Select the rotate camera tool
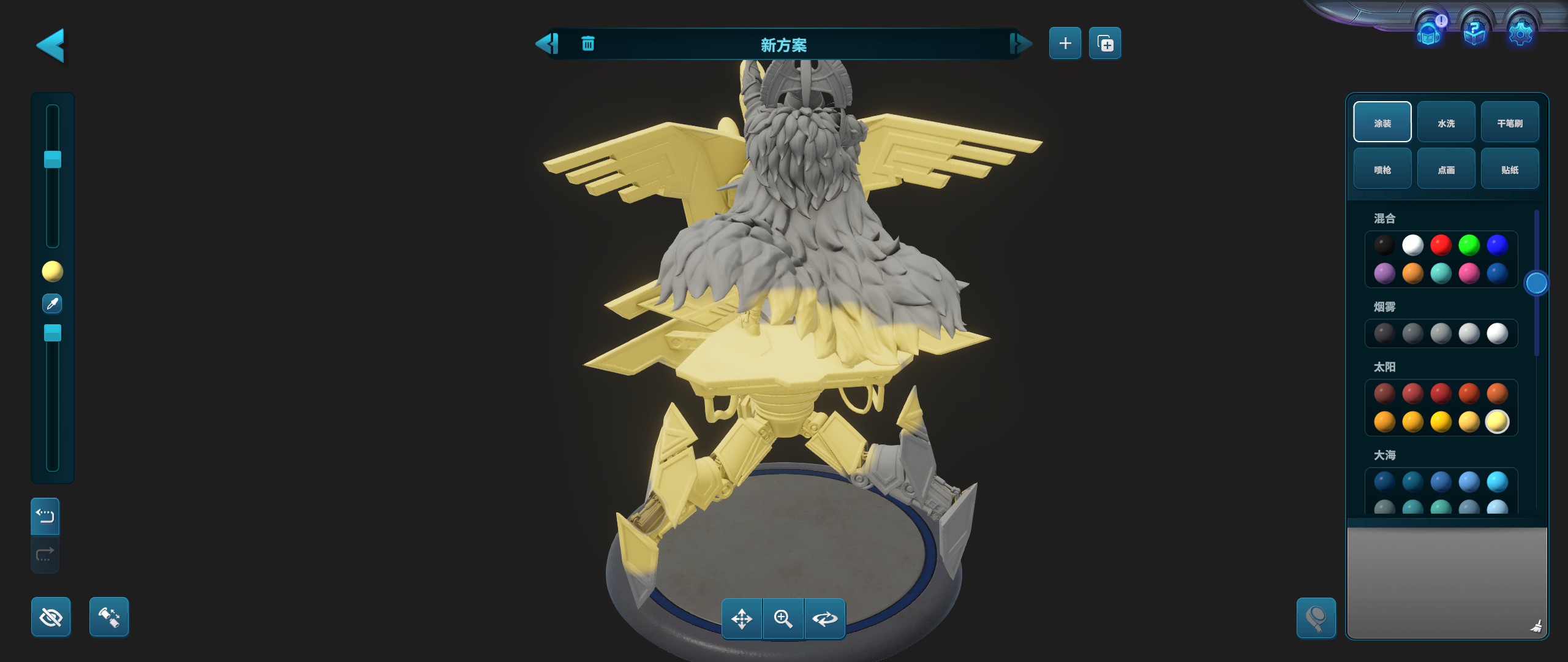 824,618
